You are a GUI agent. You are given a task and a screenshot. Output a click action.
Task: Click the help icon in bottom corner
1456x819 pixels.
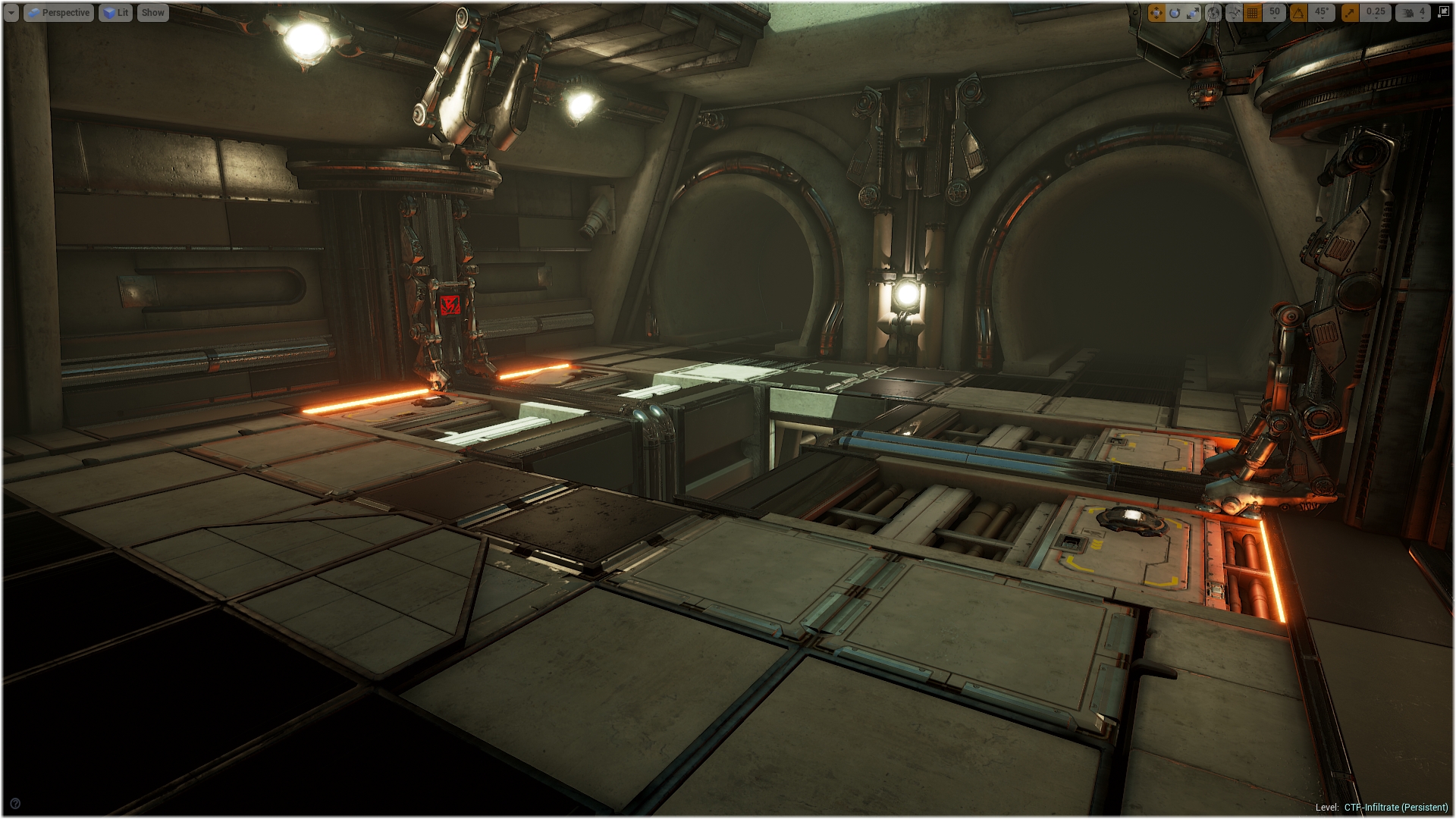tap(15, 804)
